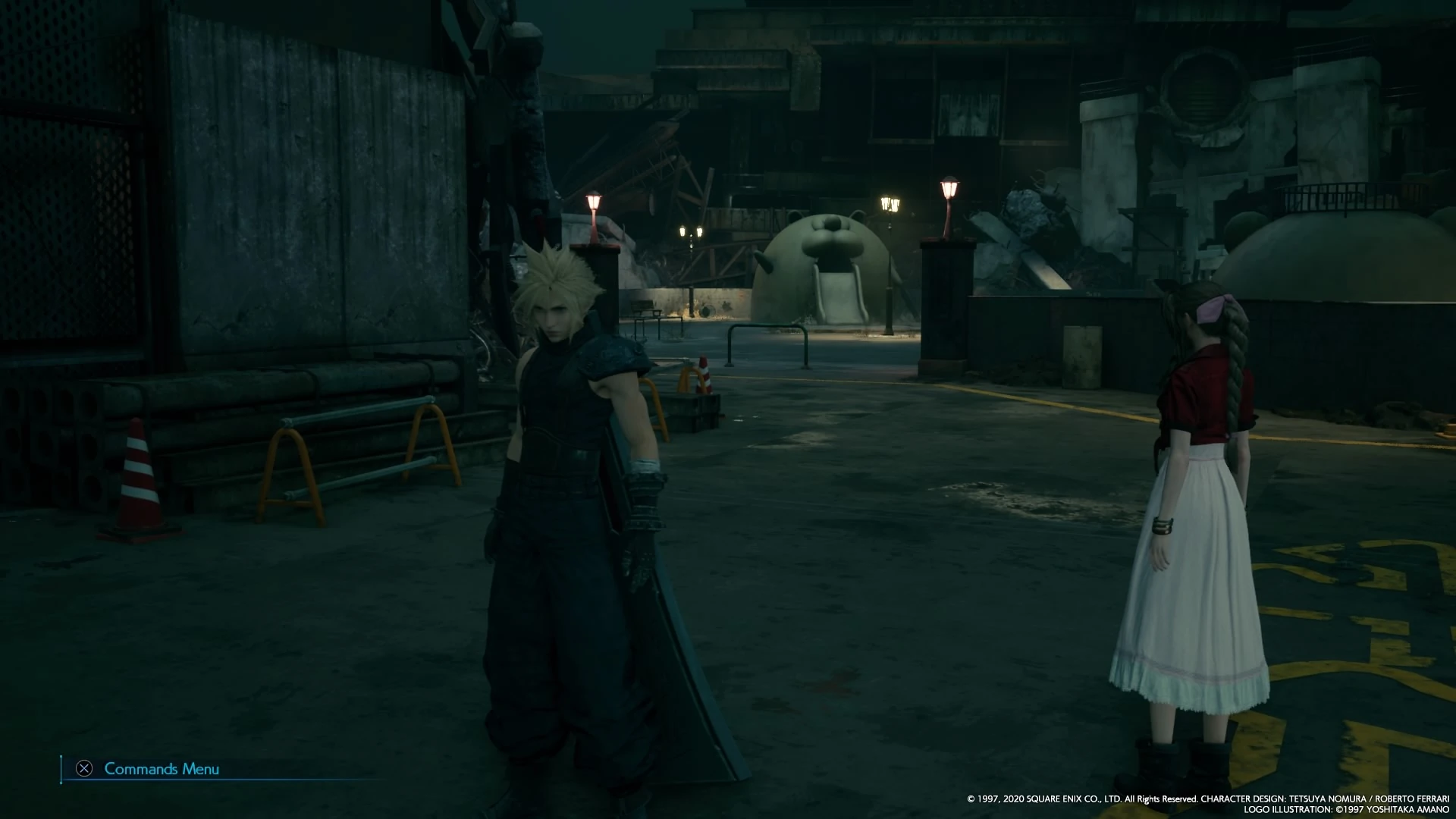Click the X button icon beside Commands Menu
1456x819 pixels.
pyautogui.click(x=83, y=769)
